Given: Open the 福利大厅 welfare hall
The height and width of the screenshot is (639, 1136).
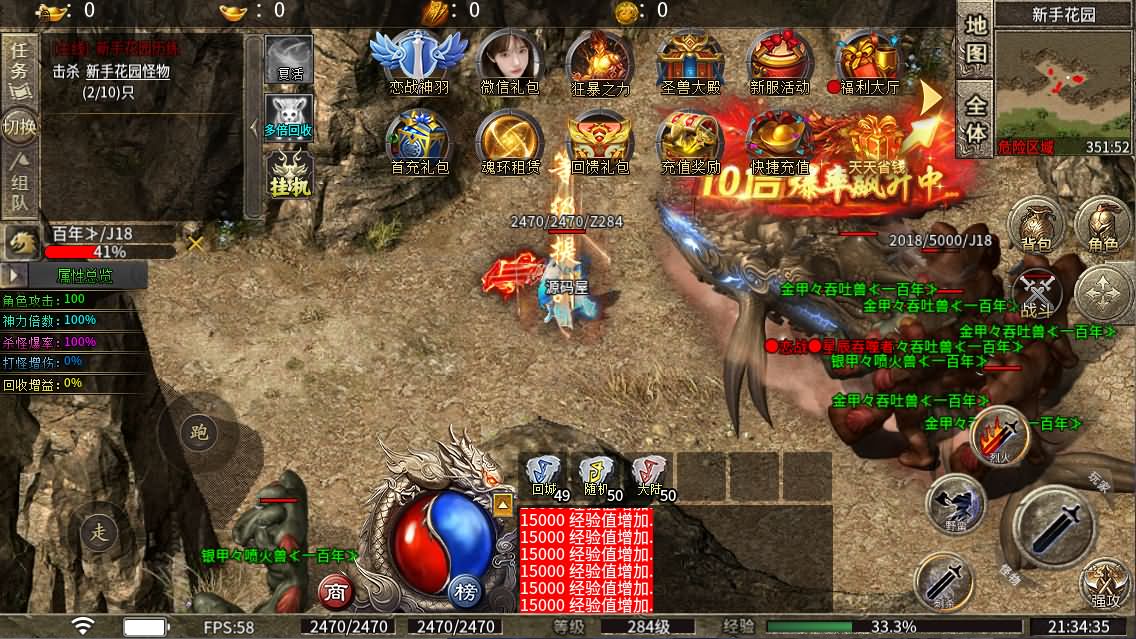Looking at the screenshot, I should point(868,62).
